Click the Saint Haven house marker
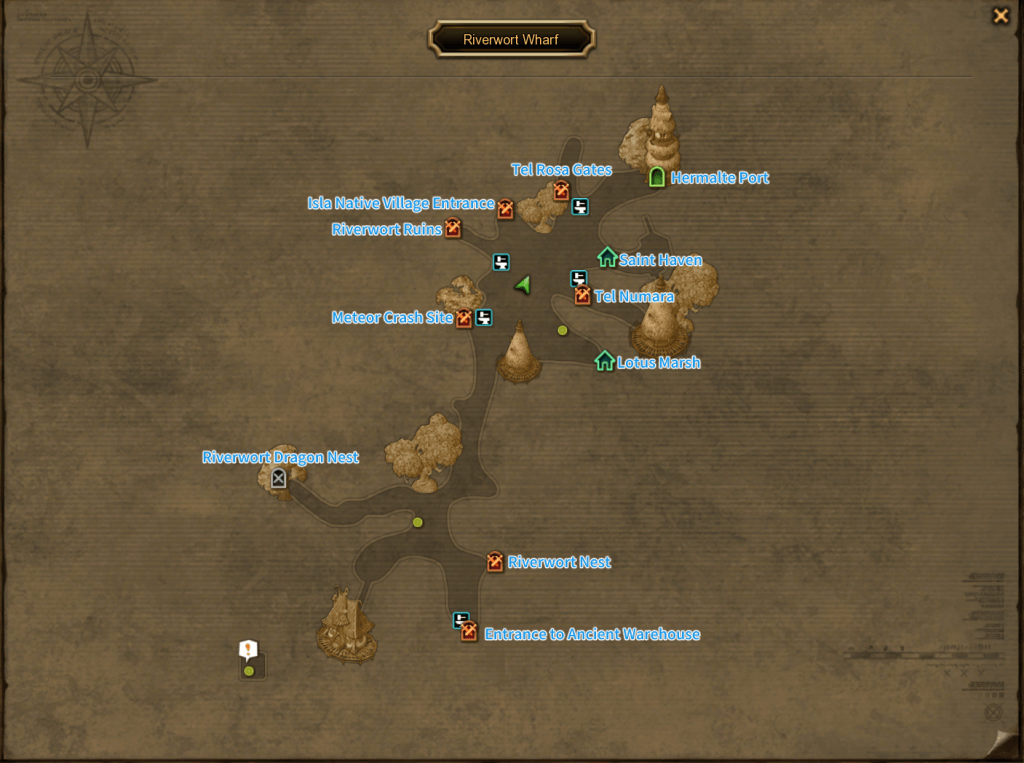Screen dimensions: 1024x763 tap(607, 258)
